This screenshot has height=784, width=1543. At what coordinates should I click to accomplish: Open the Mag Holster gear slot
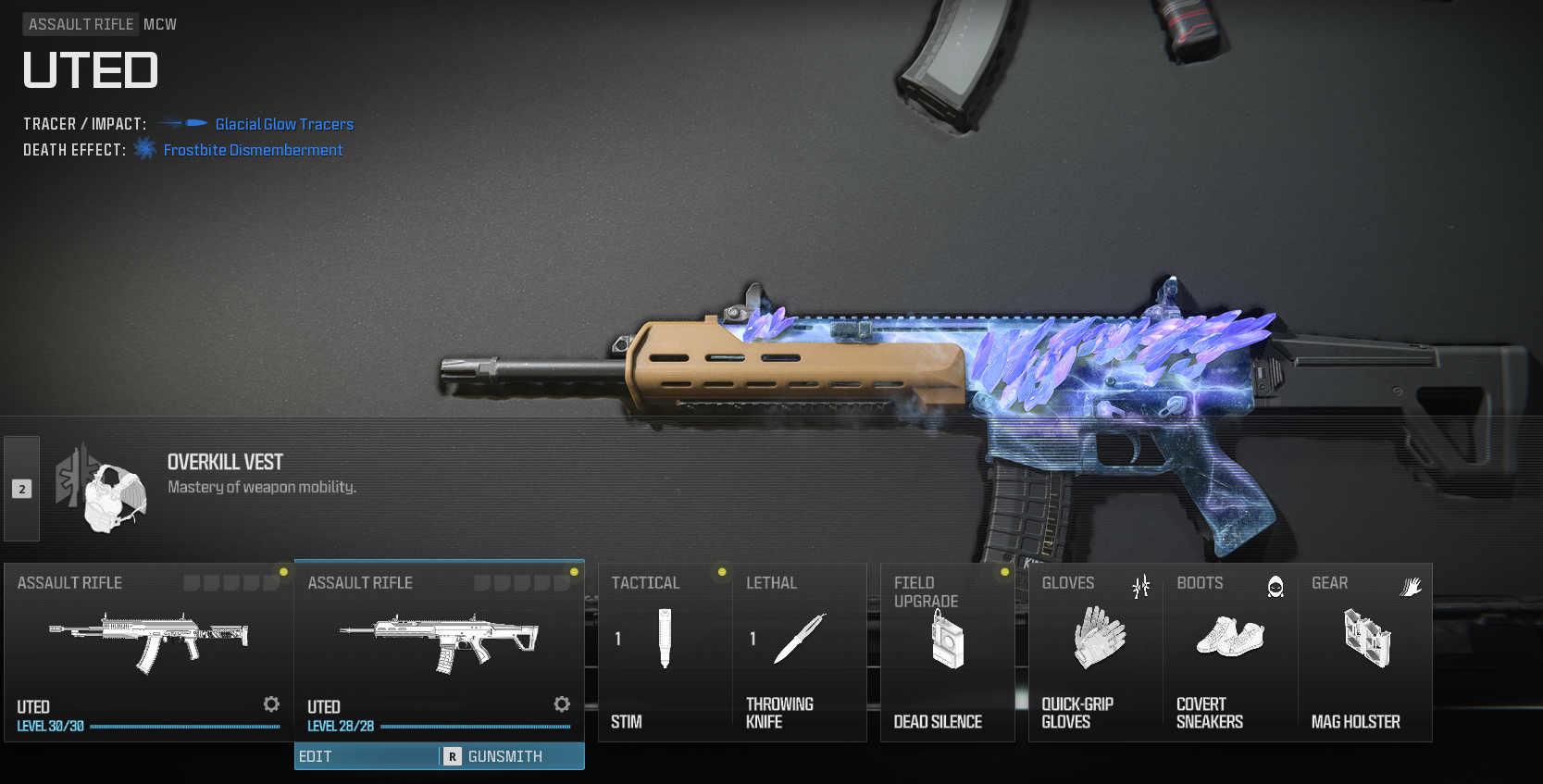tap(1365, 652)
